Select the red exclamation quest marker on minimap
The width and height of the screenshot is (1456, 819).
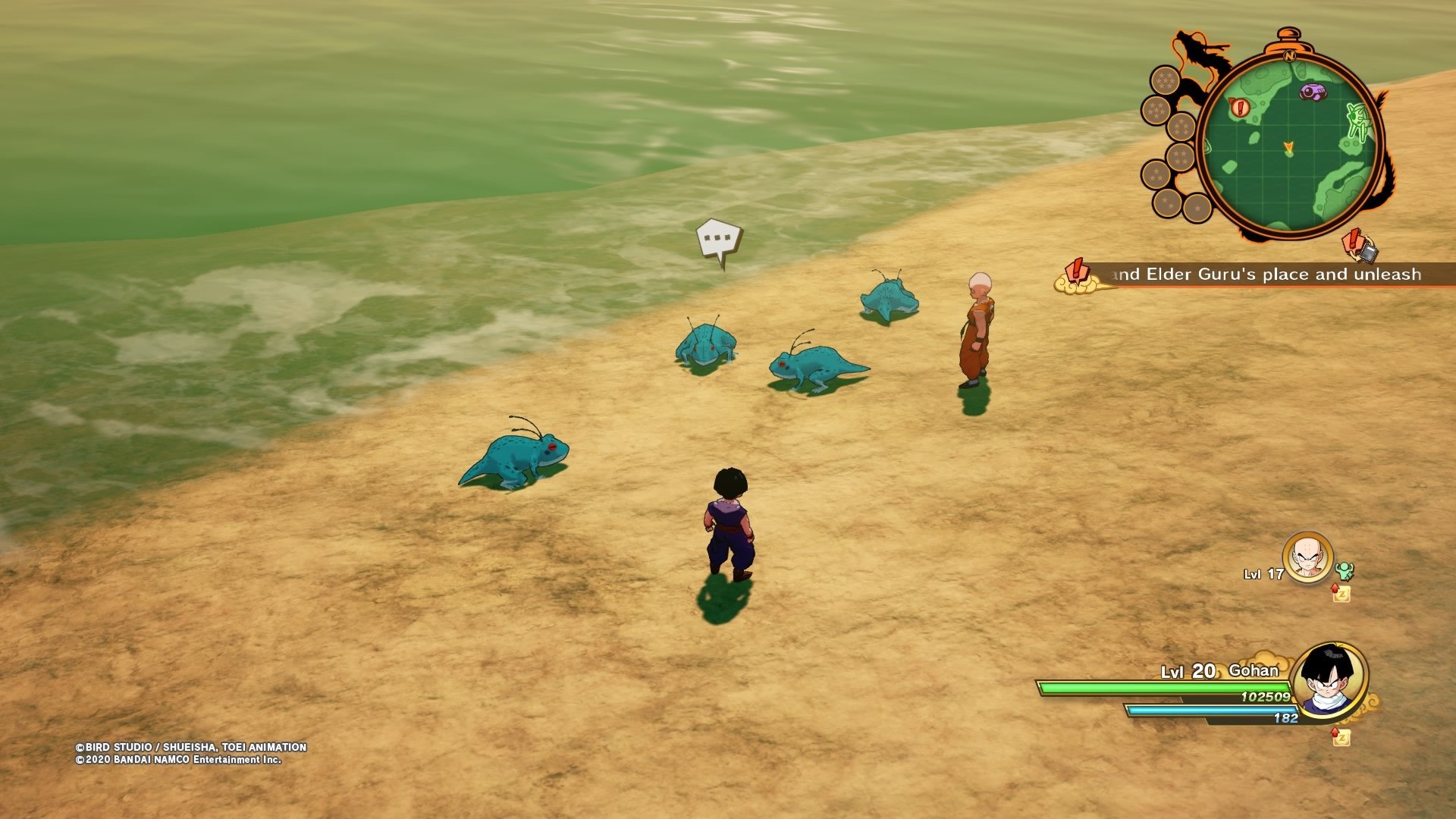click(1240, 108)
